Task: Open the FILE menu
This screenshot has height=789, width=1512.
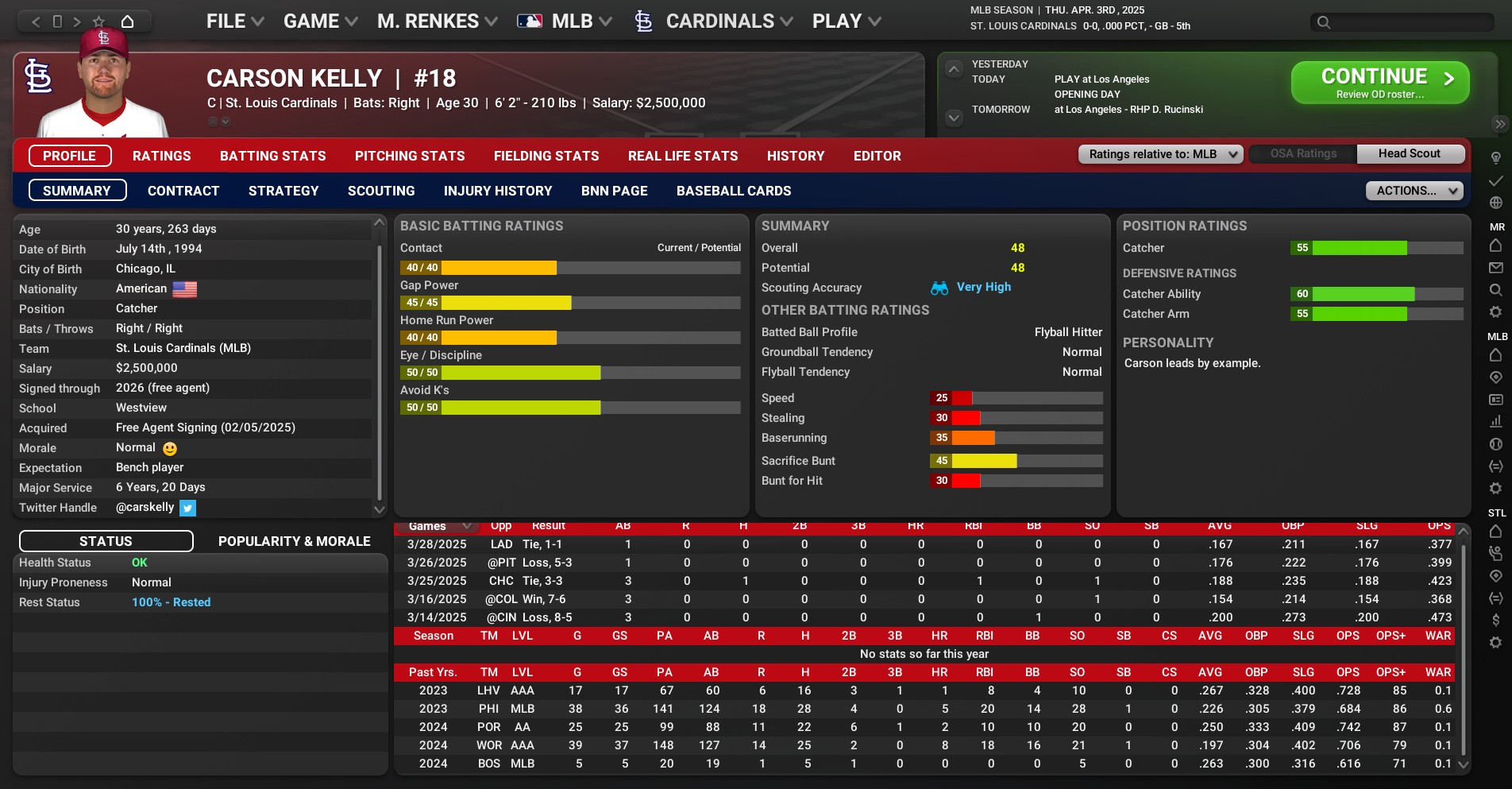Action: 234,21
